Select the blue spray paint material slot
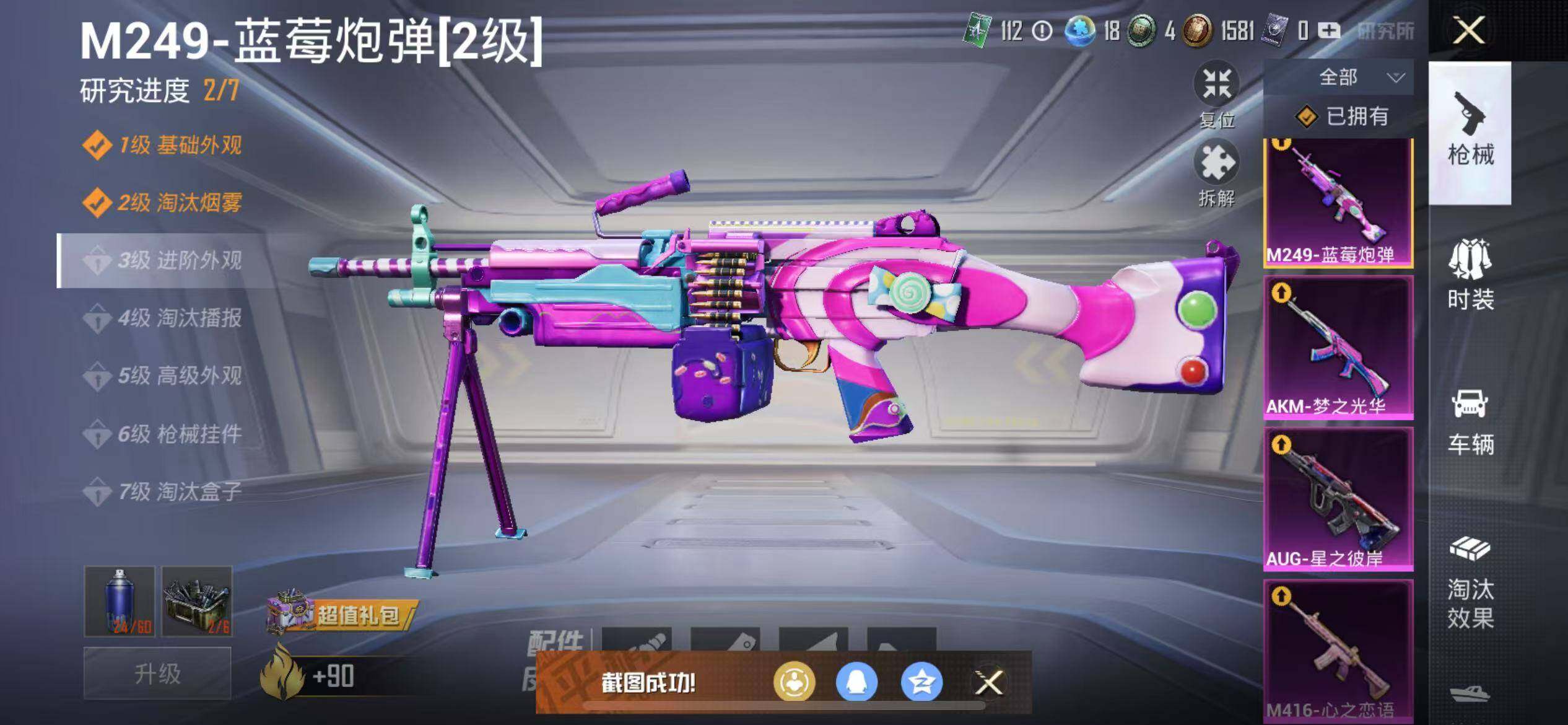 point(120,600)
